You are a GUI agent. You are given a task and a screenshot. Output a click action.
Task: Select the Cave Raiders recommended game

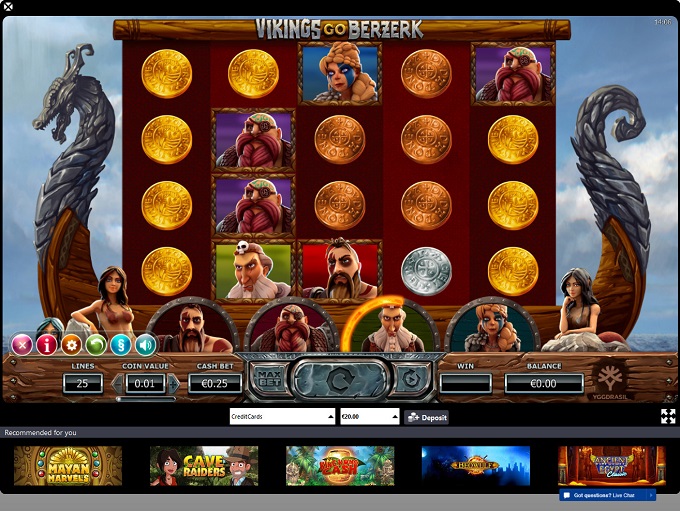tap(204, 466)
